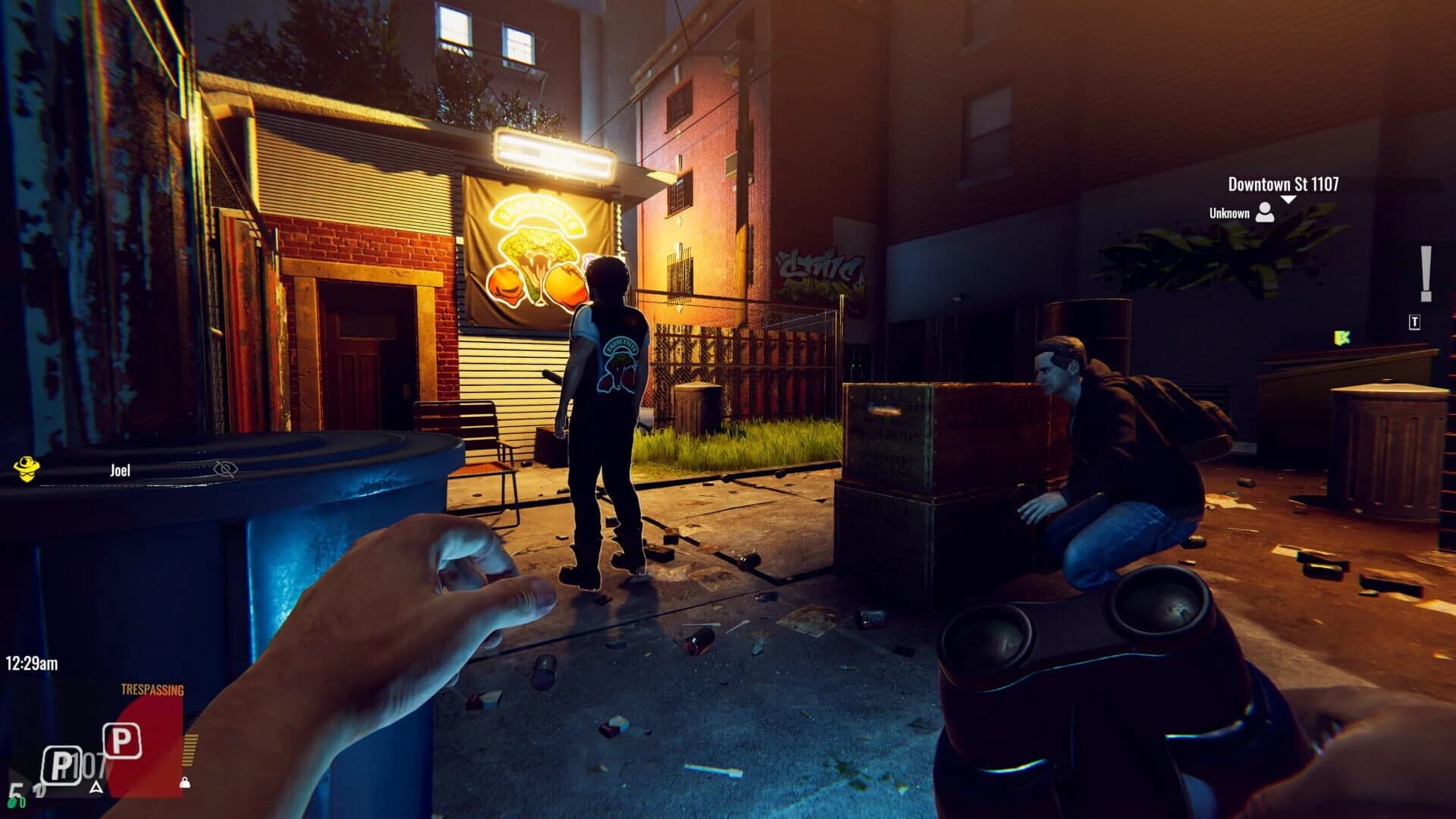The width and height of the screenshot is (1456, 819).
Task: Toggle the crossed-eye stealth visibility indicator
Action: coord(224,469)
